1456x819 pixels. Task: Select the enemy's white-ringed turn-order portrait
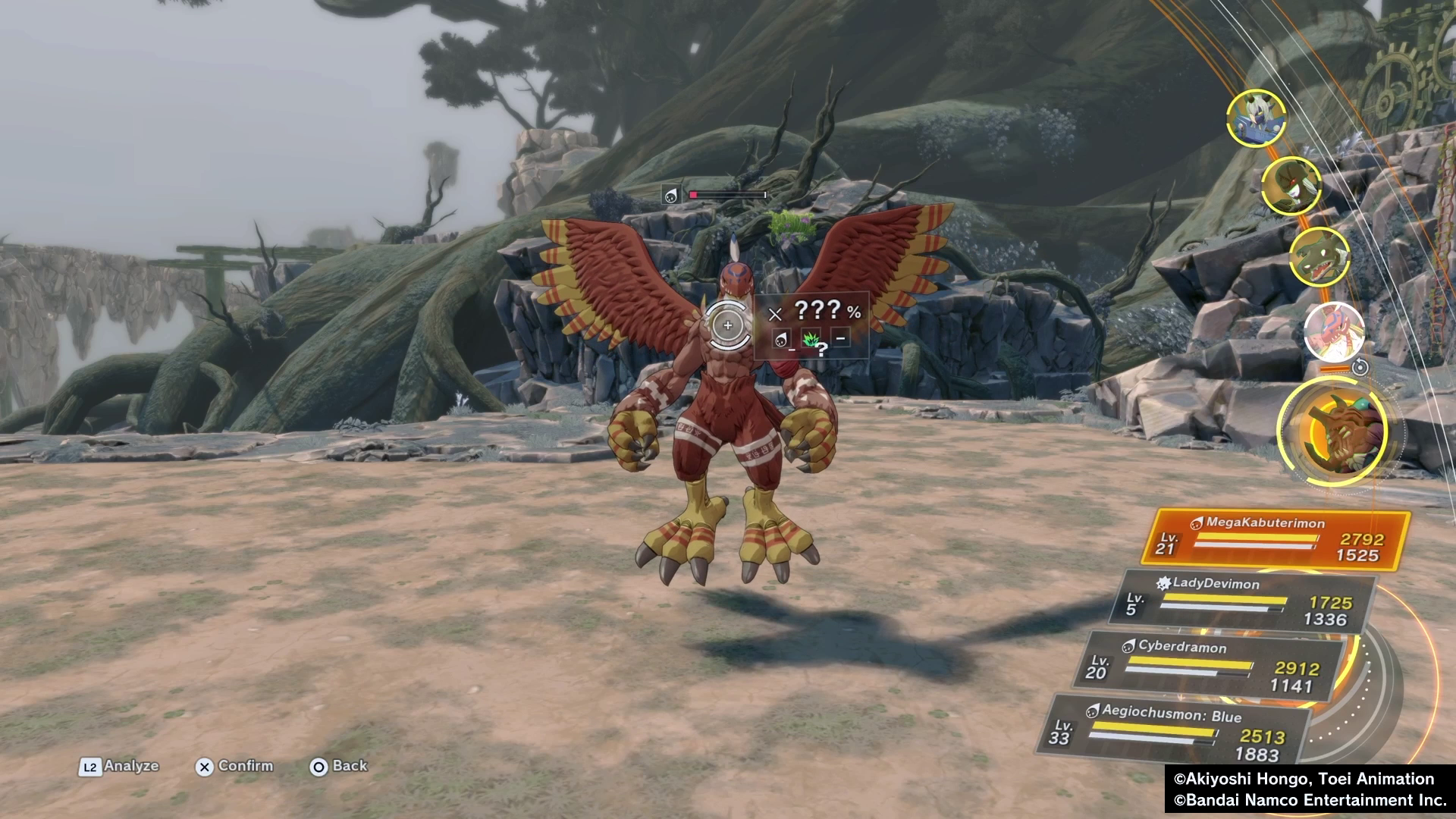point(1334,332)
